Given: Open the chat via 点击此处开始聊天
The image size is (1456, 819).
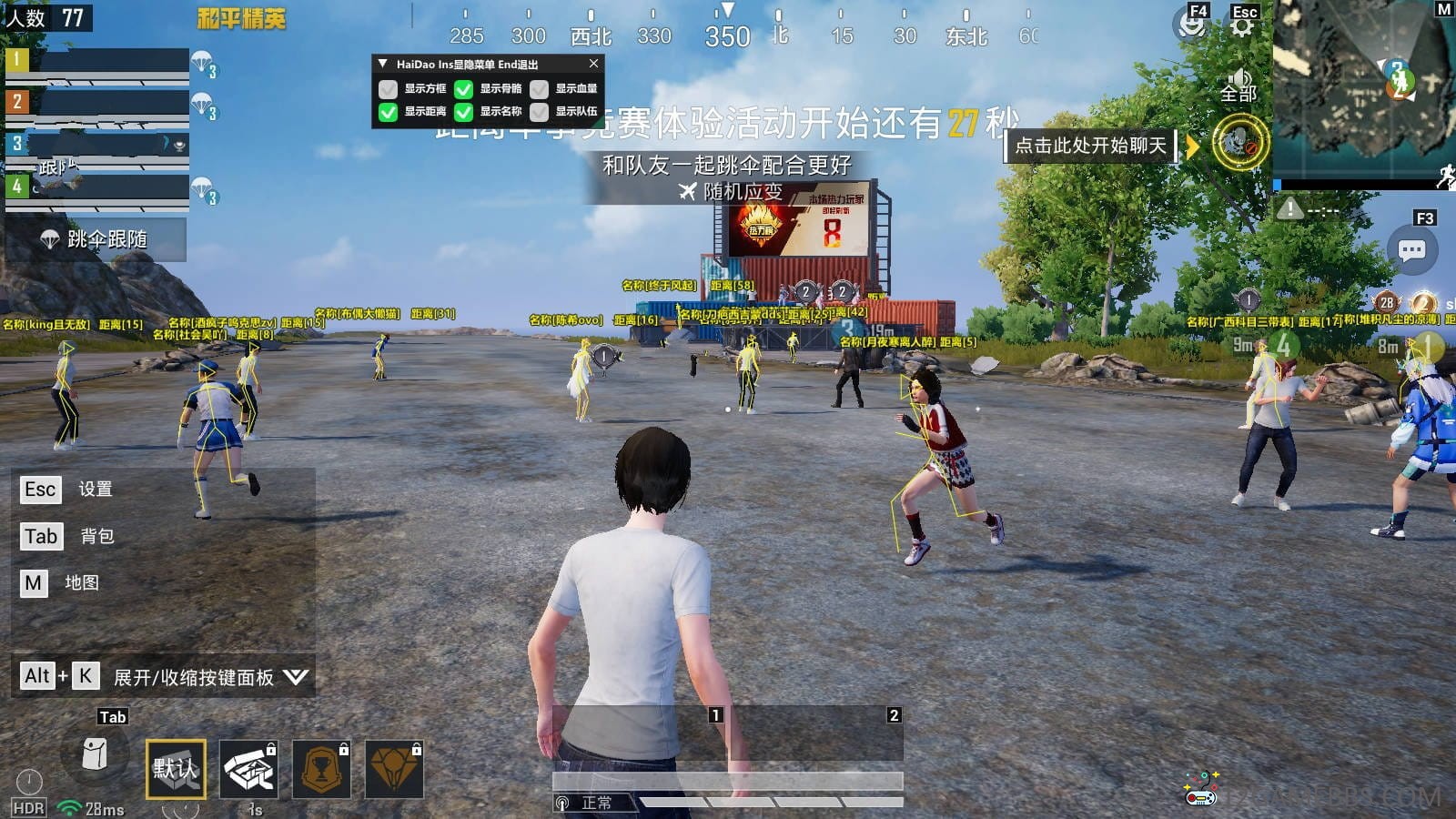Looking at the screenshot, I should pyautogui.click(x=1090, y=146).
